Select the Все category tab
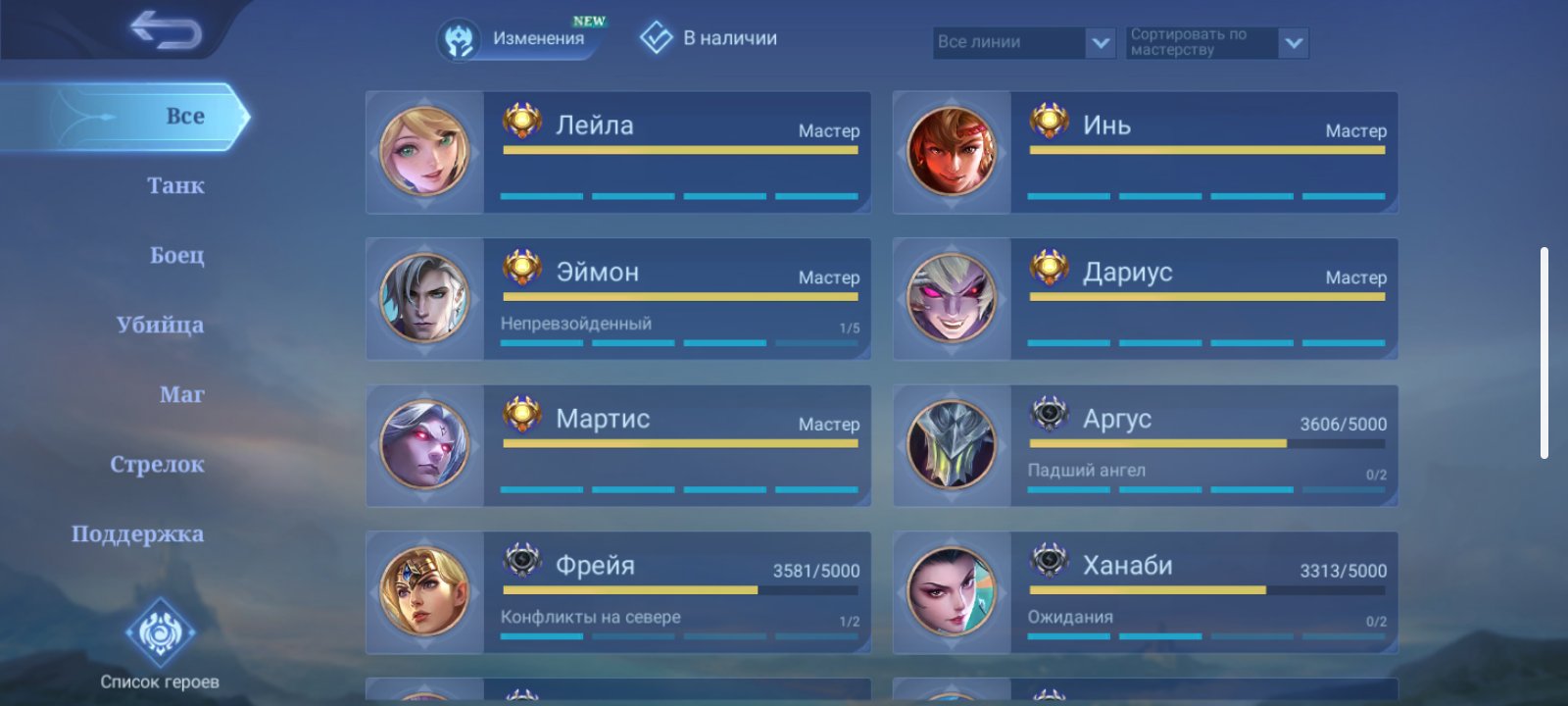 pos(183,117)
